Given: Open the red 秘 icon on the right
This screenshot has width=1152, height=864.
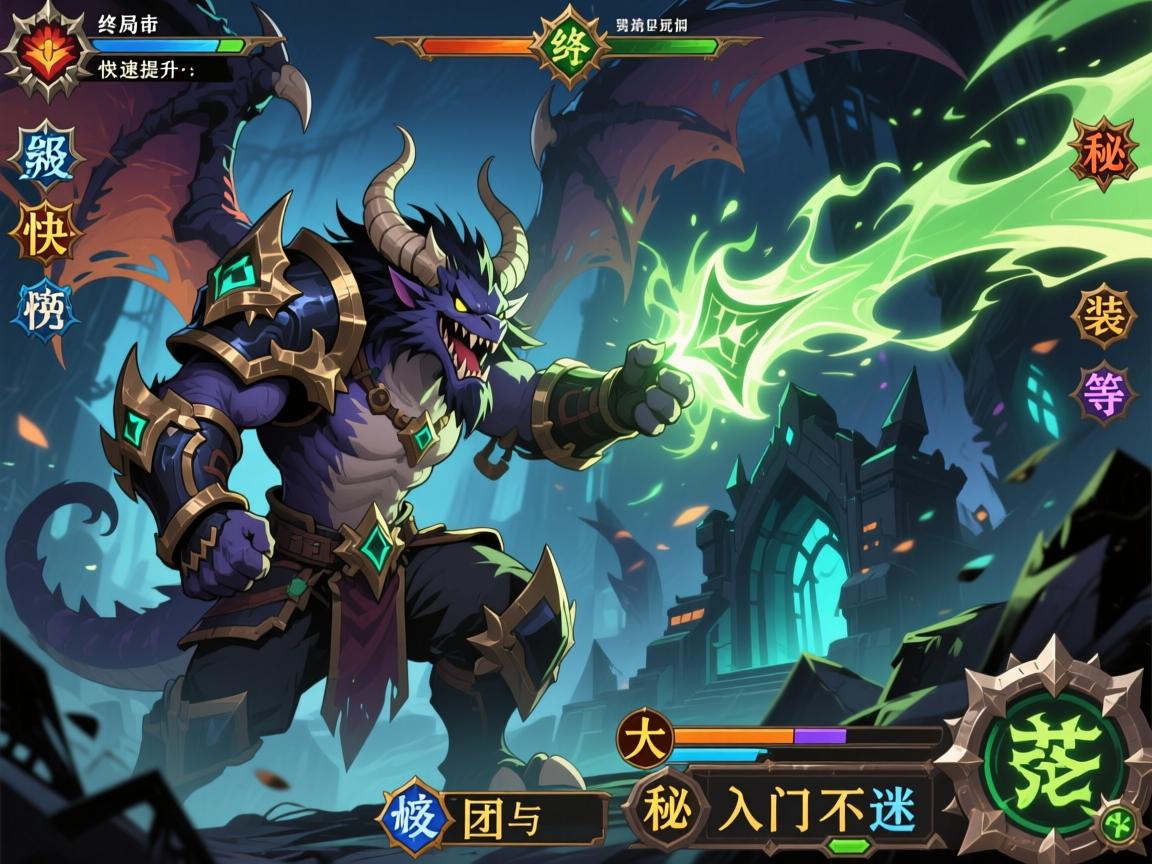Looking at the screenshot, I should click(1102, 154).
